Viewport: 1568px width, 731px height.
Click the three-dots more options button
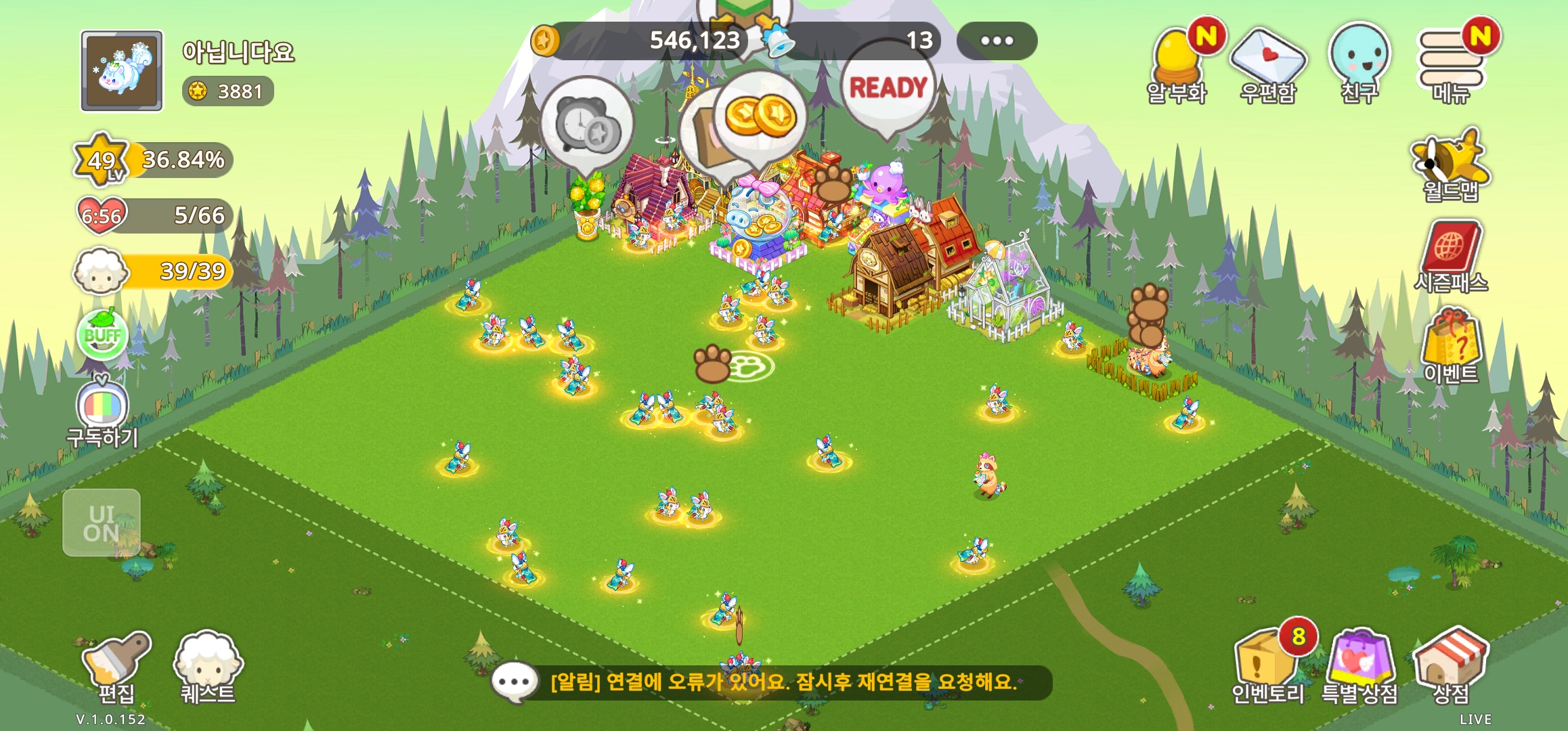(x=997, y=41)
